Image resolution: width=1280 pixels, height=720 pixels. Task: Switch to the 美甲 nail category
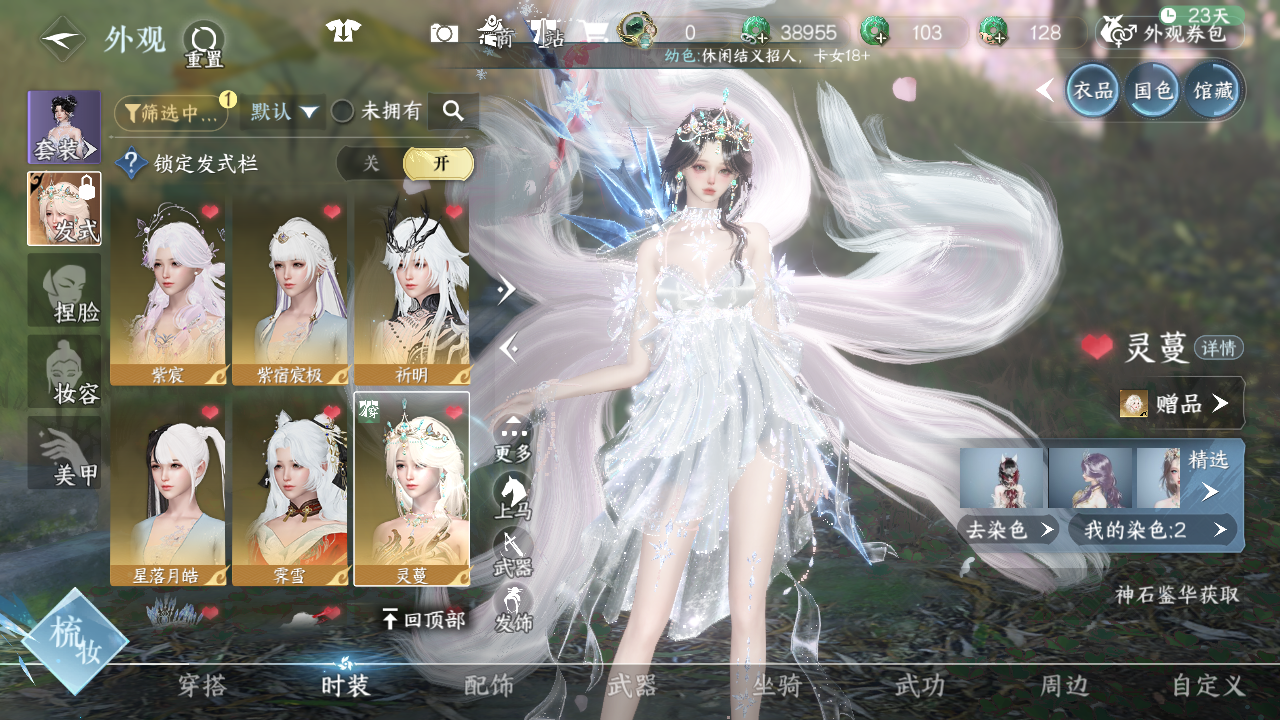[x=65, y=453]
